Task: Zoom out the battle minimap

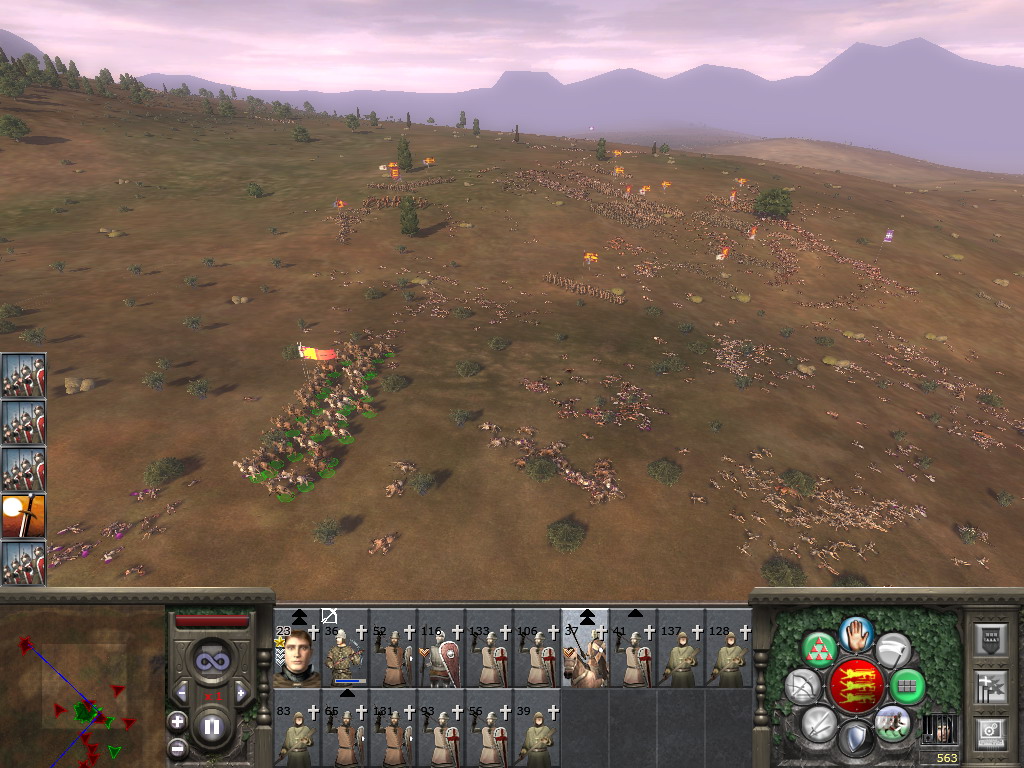Action: 178,746
